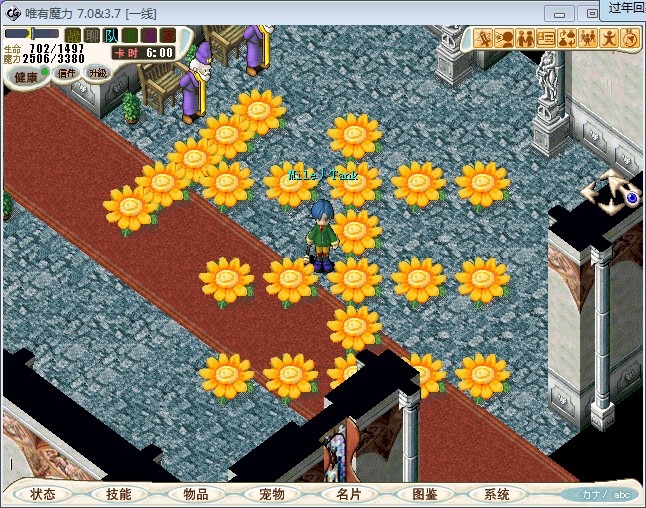The width and height of the screenshot is (646, 508).
Task: Click the handshake two-people action icon
Action: click(x=525, y=39)
